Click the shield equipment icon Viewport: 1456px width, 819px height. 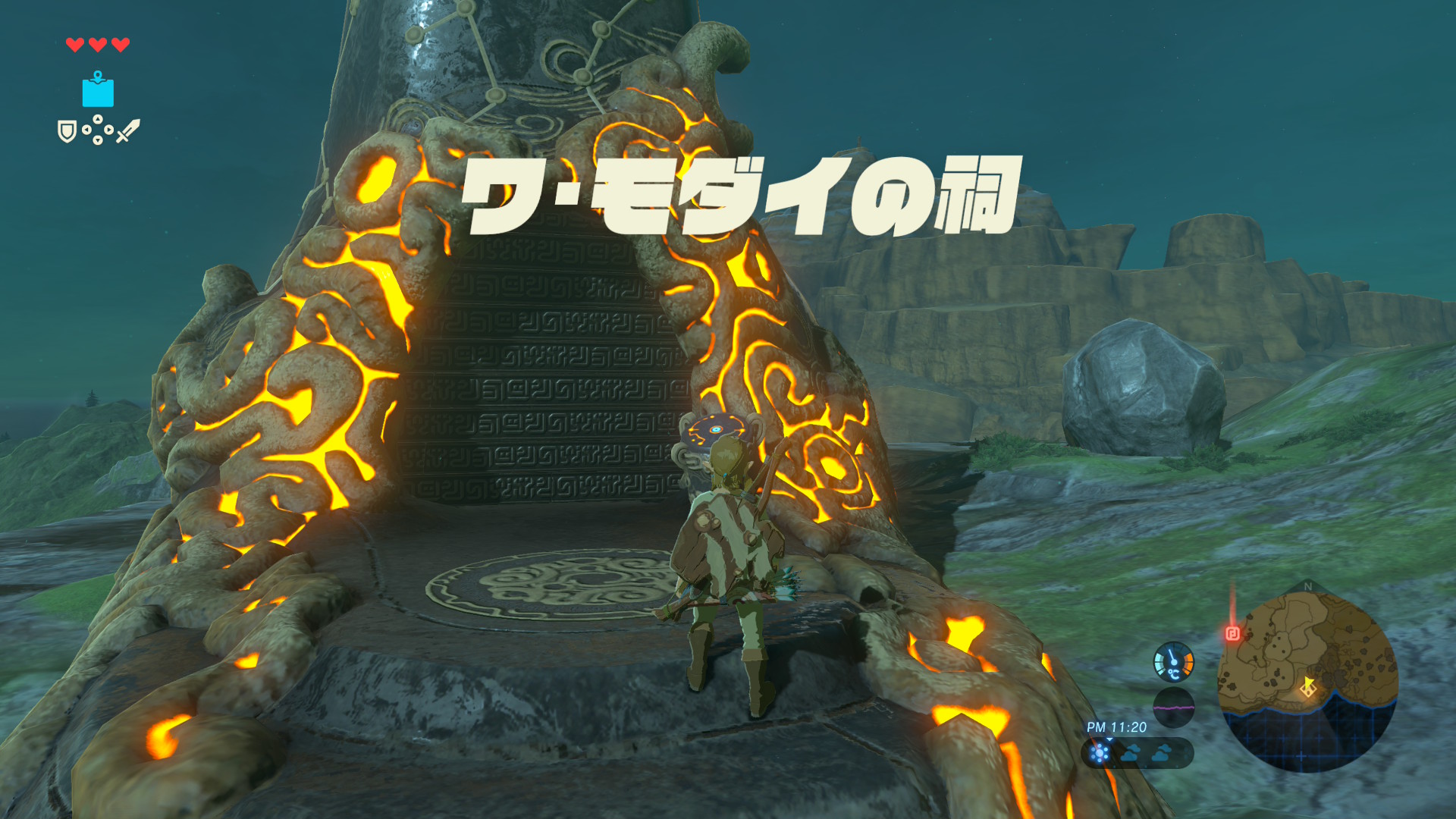pos(67,132)
